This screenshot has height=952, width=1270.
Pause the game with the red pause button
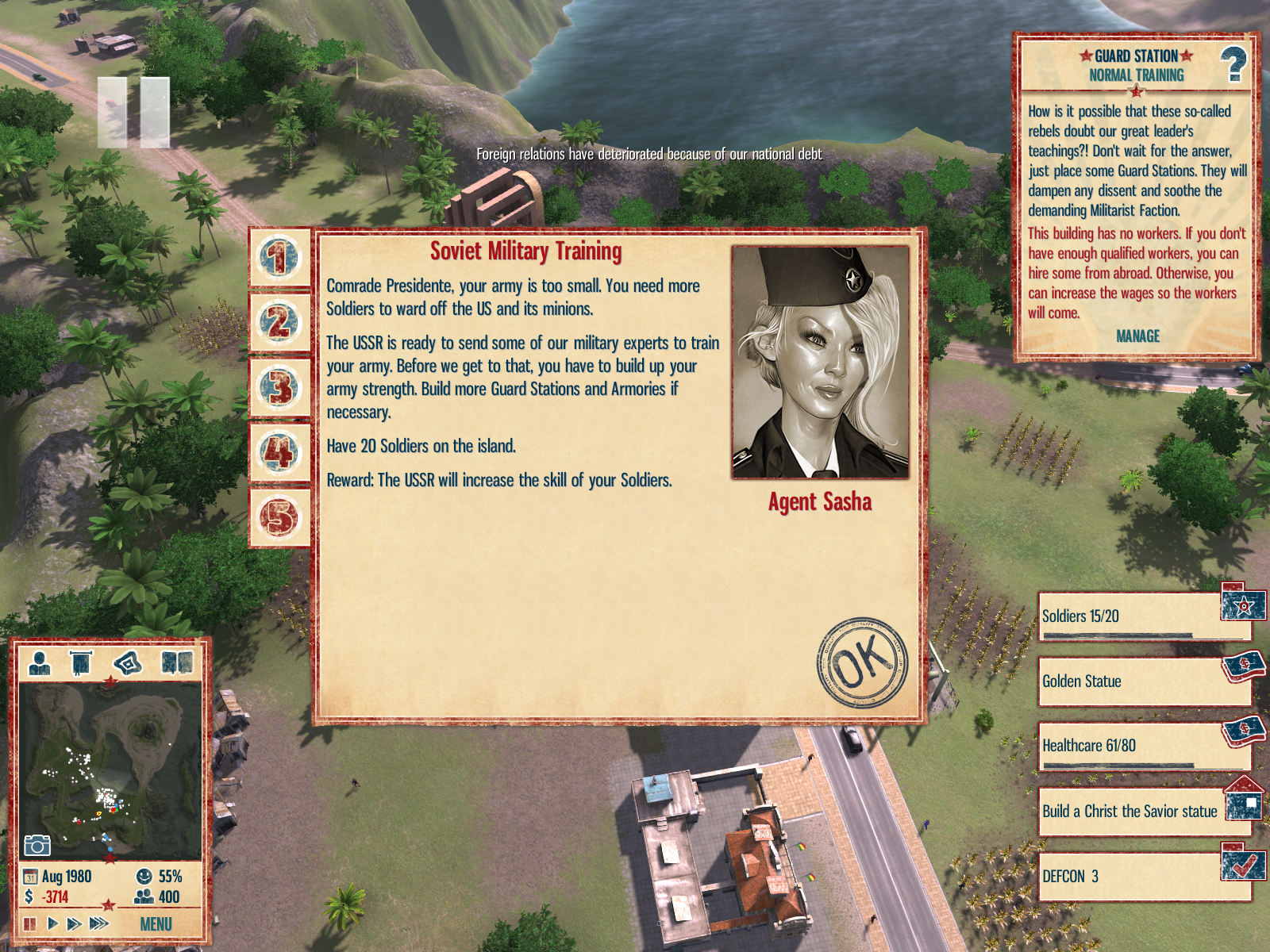[x=30, y=924]
